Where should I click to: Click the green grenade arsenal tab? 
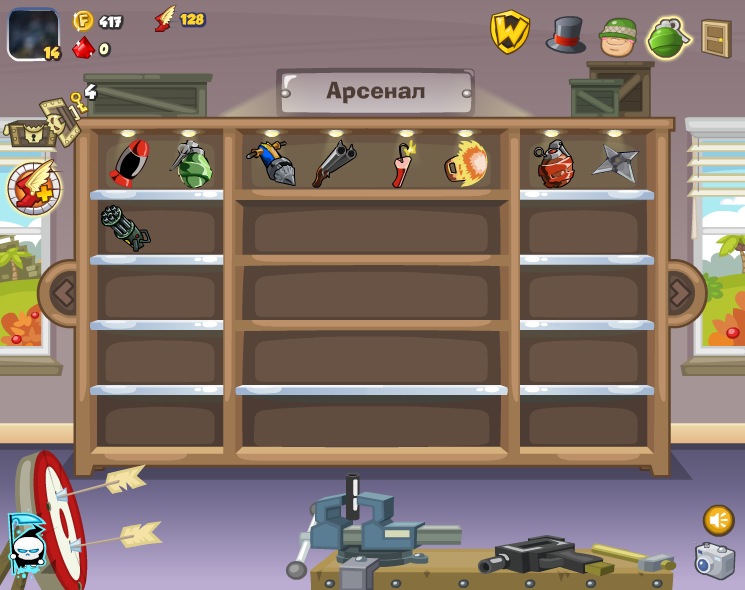(x=668, y=38)
